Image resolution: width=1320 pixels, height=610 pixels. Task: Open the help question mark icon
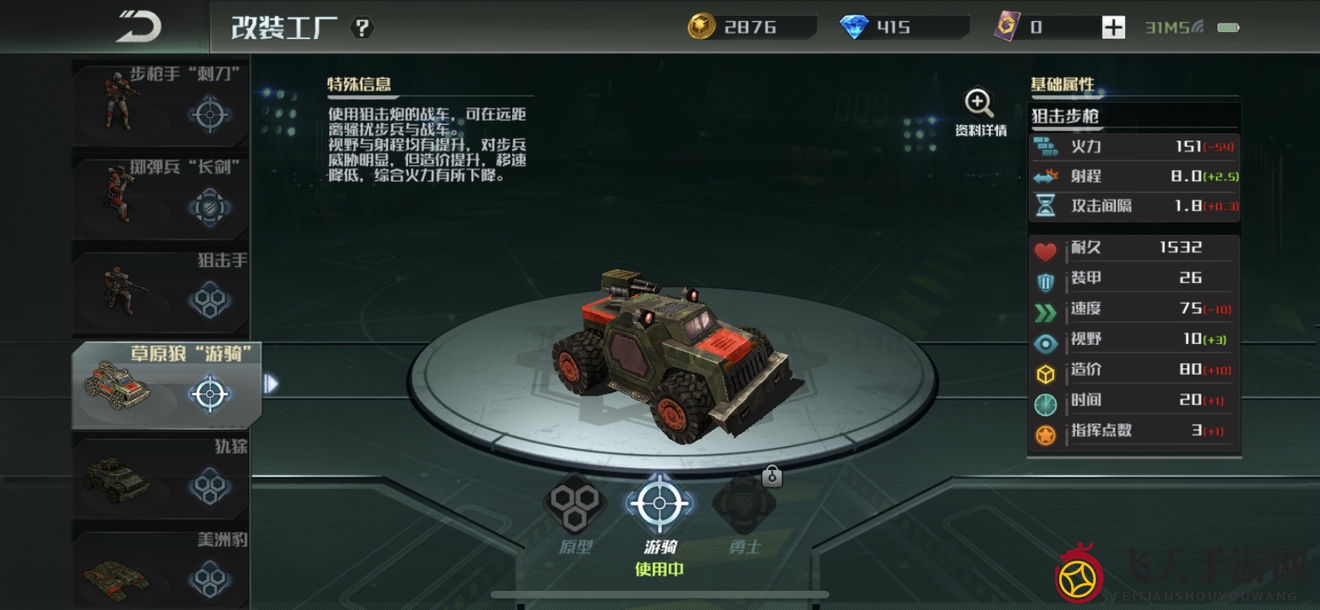362,27
